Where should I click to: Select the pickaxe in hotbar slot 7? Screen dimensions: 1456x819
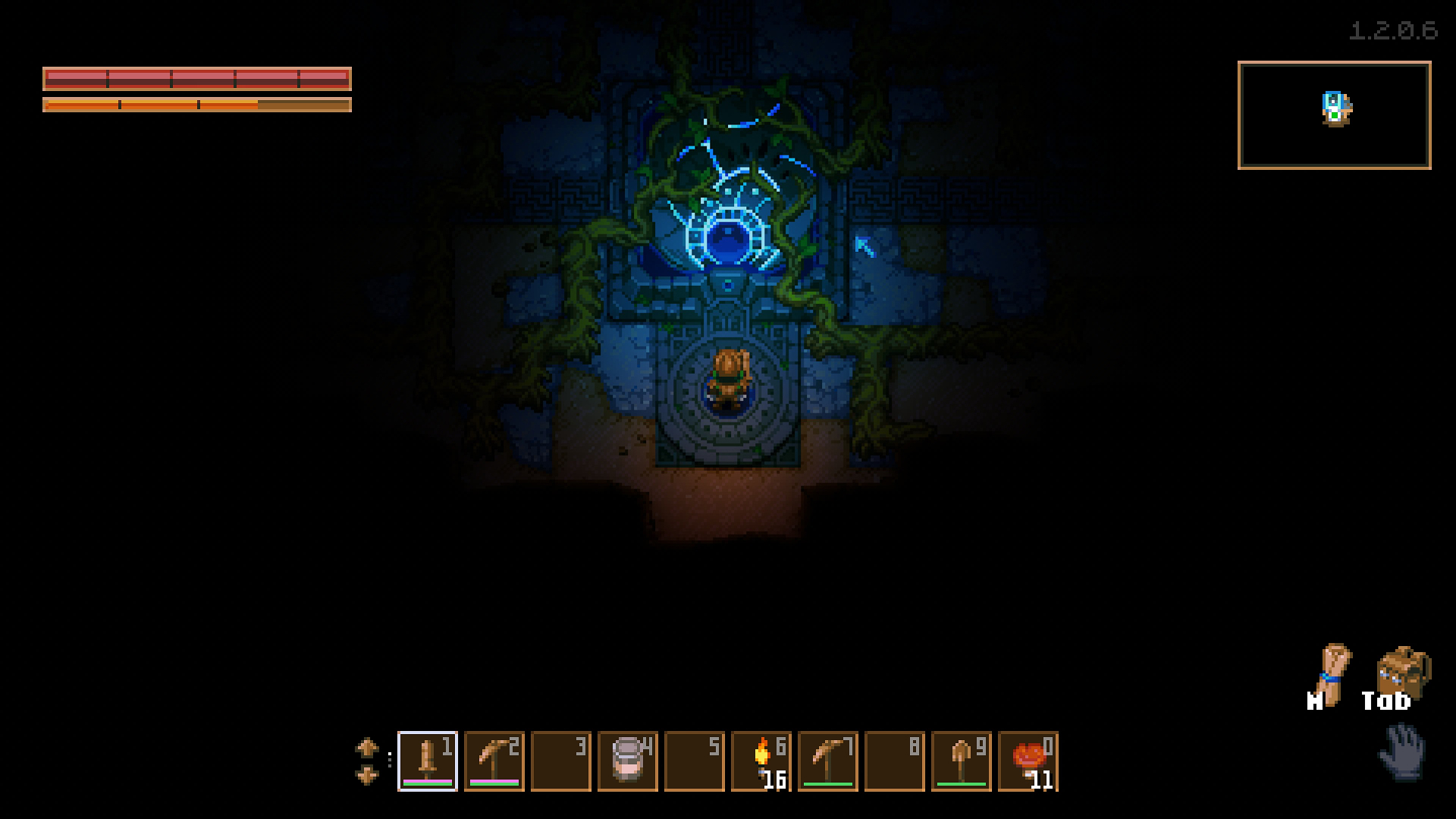pos(828,761)
